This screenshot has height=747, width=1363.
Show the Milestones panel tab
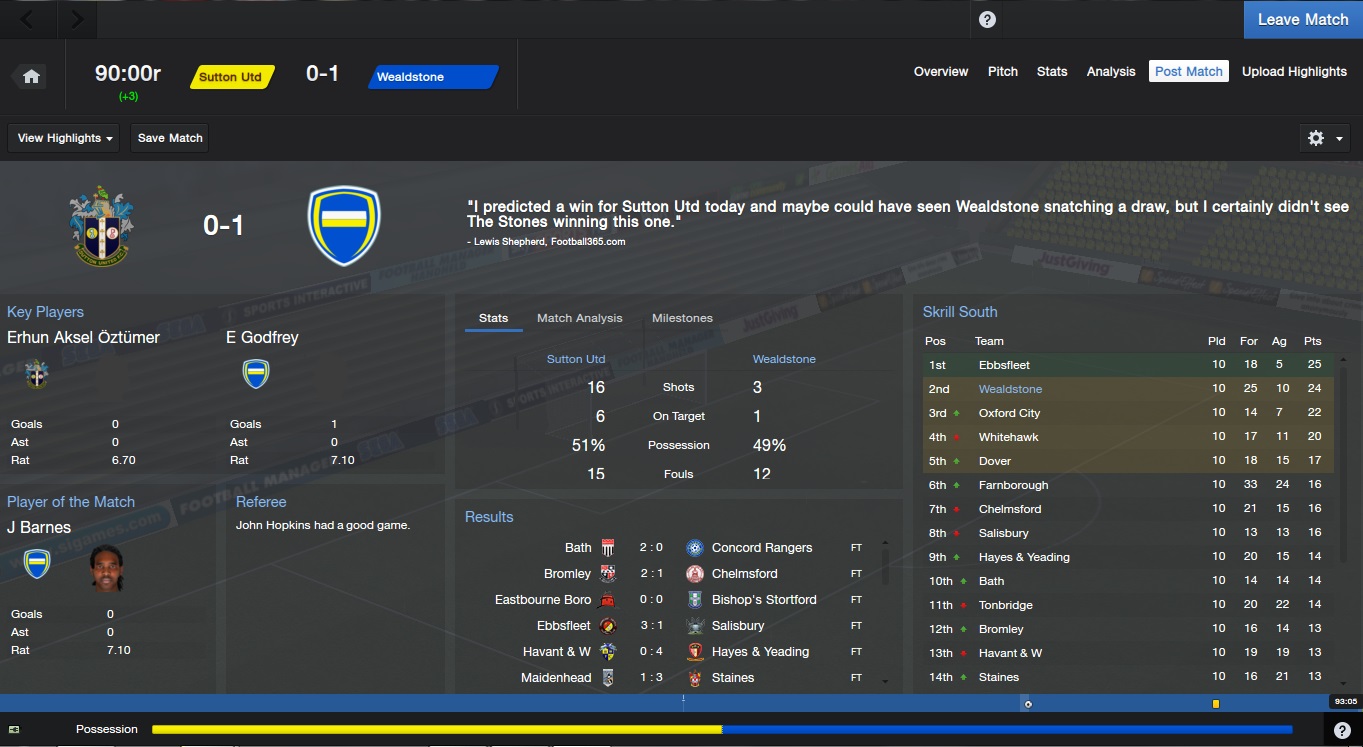click(x=682, y=318)
